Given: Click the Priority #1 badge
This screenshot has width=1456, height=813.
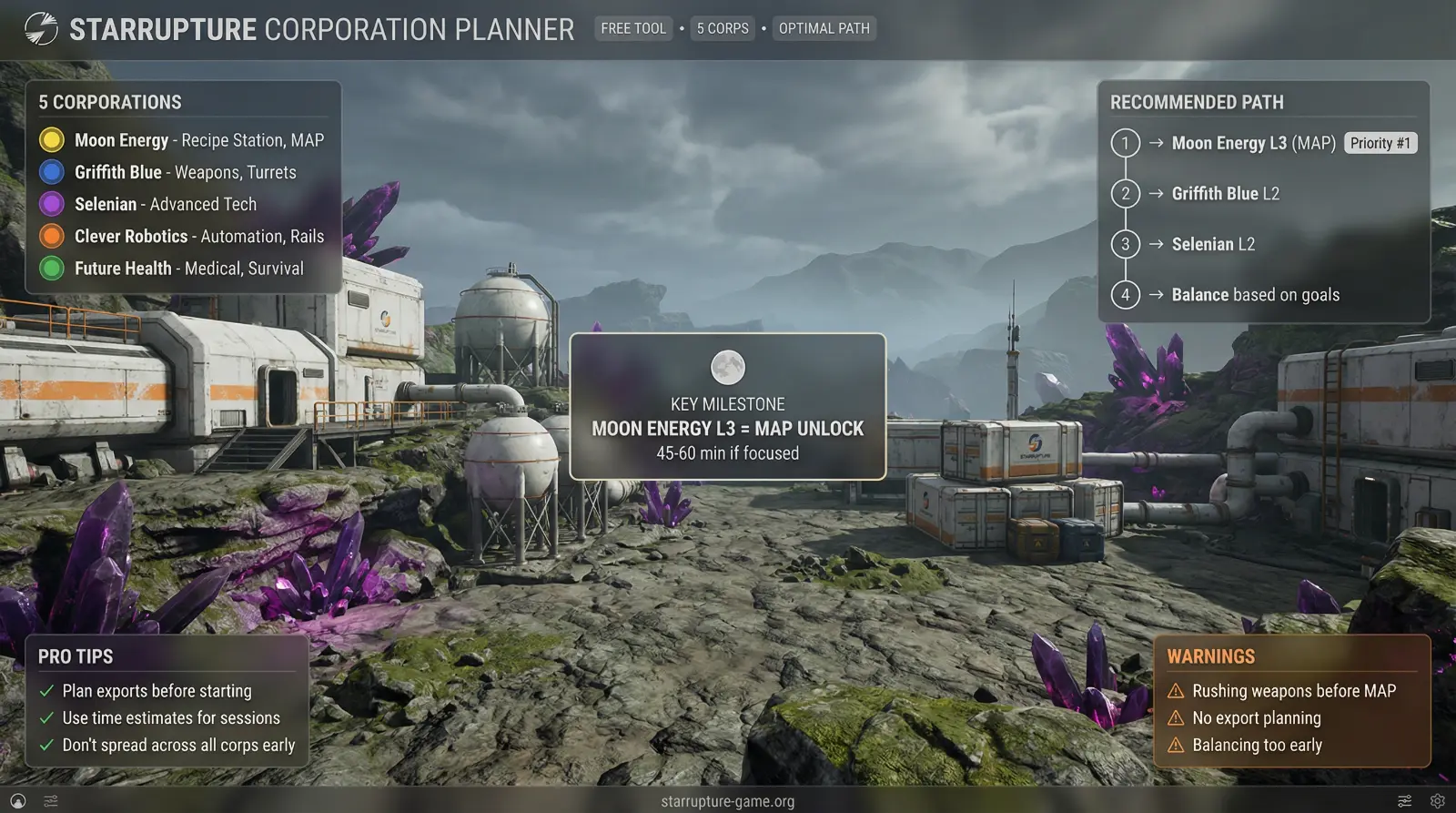Looking at the screenshot, I should coord(1380,143).
